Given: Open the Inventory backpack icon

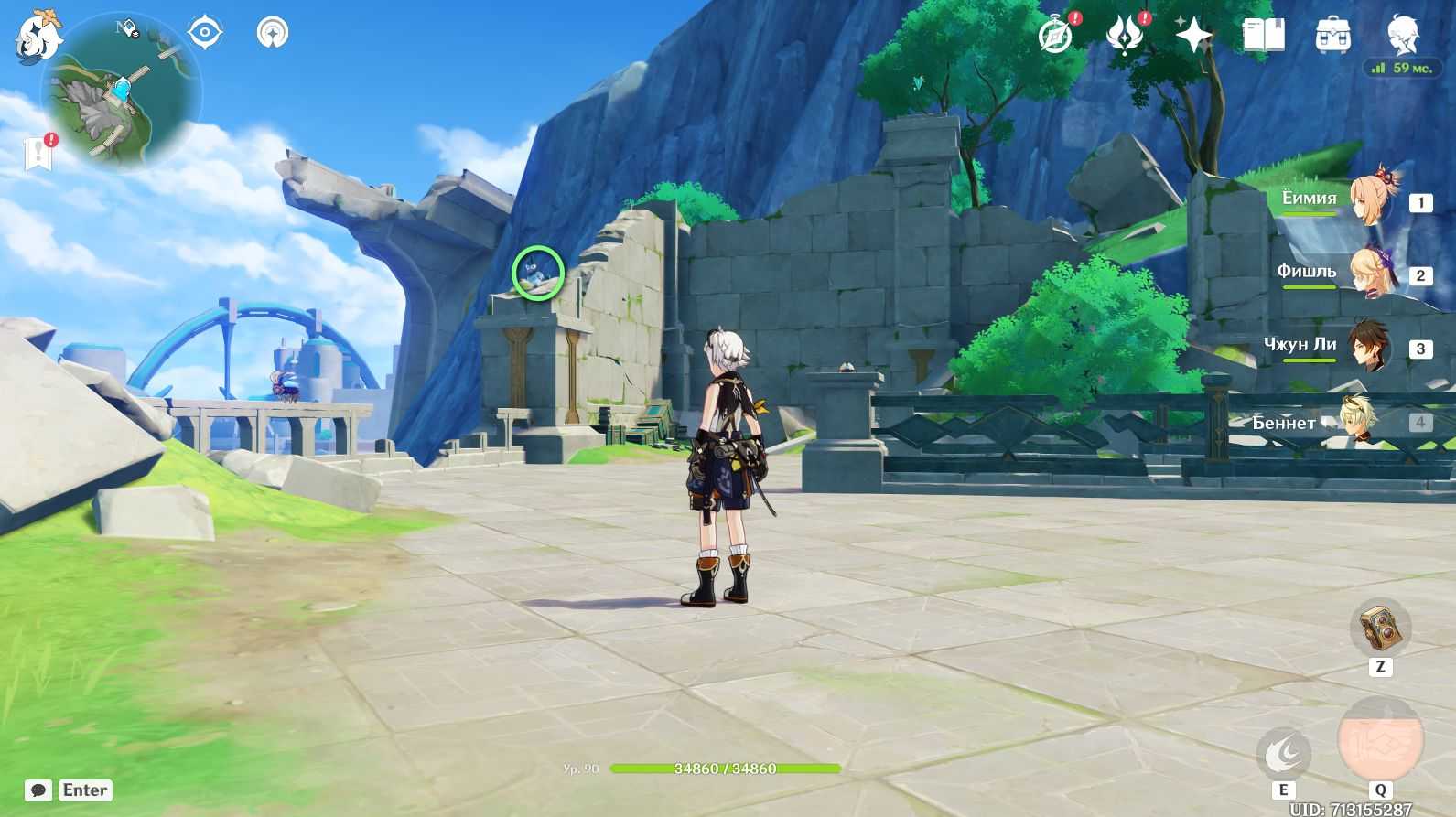Looking at the screenshot, I should click(x=1332, y=36).
